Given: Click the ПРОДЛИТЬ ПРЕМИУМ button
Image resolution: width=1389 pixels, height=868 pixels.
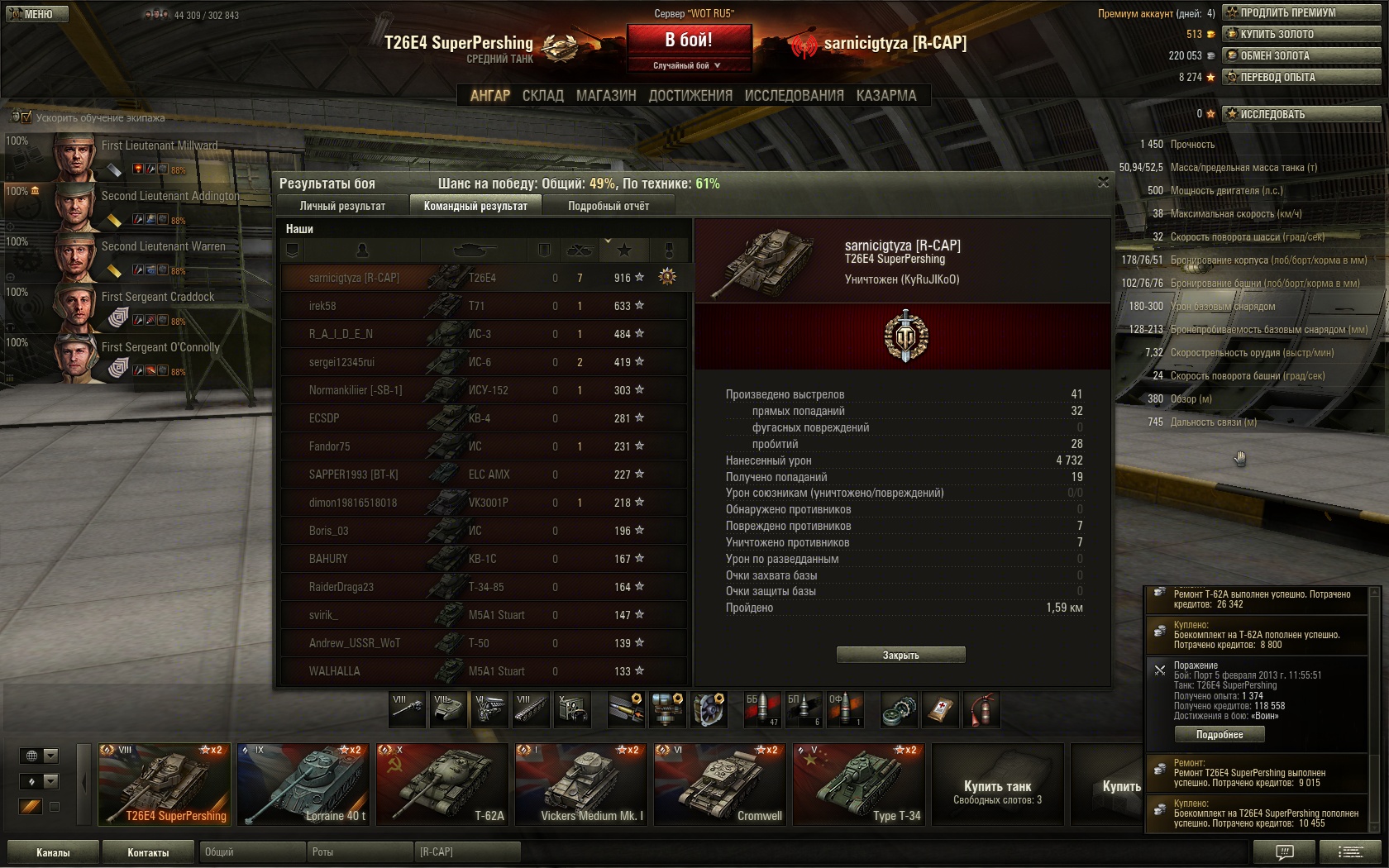Looking at the screenshot, I should (1302, 12).
